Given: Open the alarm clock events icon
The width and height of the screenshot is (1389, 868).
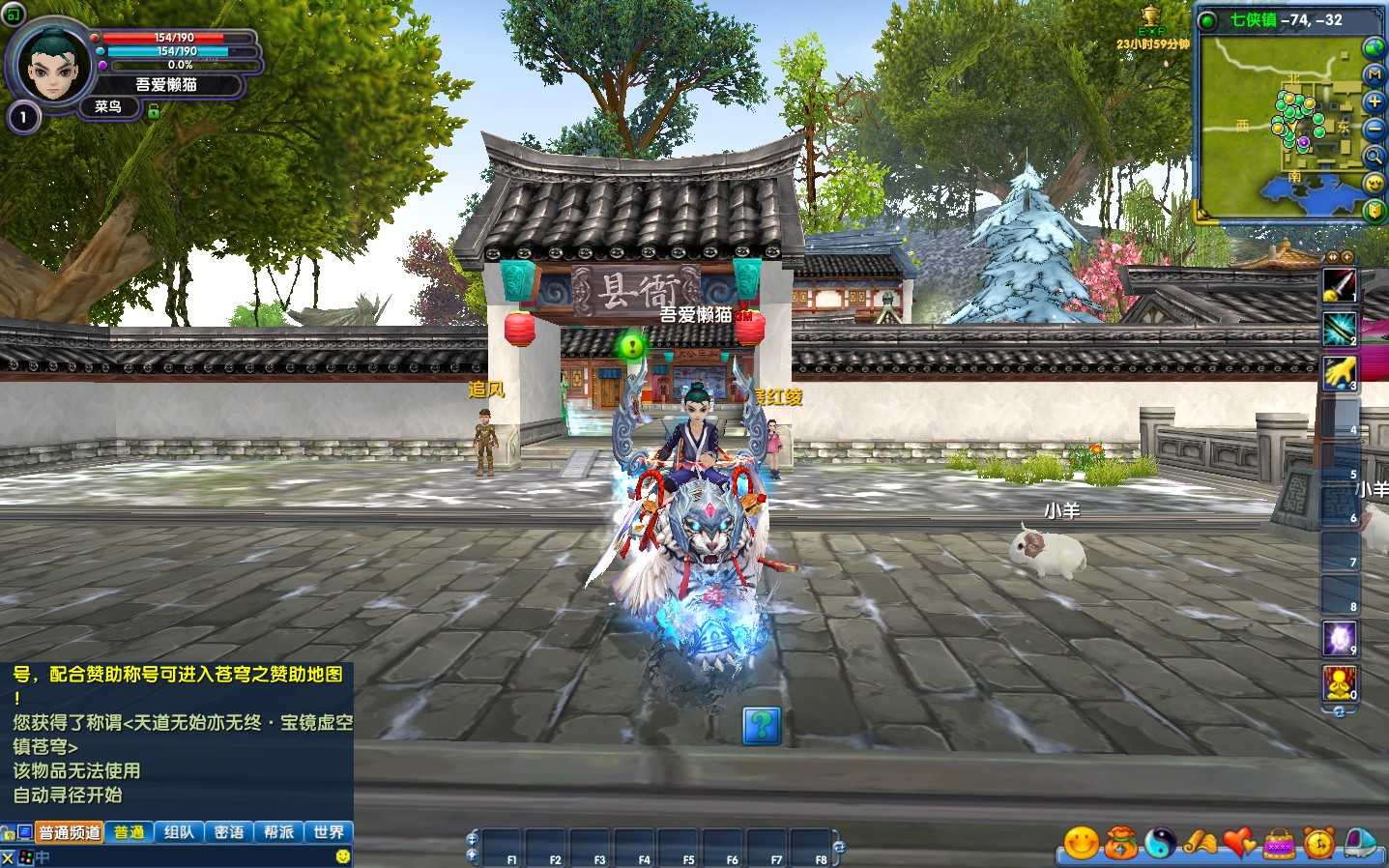Looking at the screenshot, I should click(1319, 843).
